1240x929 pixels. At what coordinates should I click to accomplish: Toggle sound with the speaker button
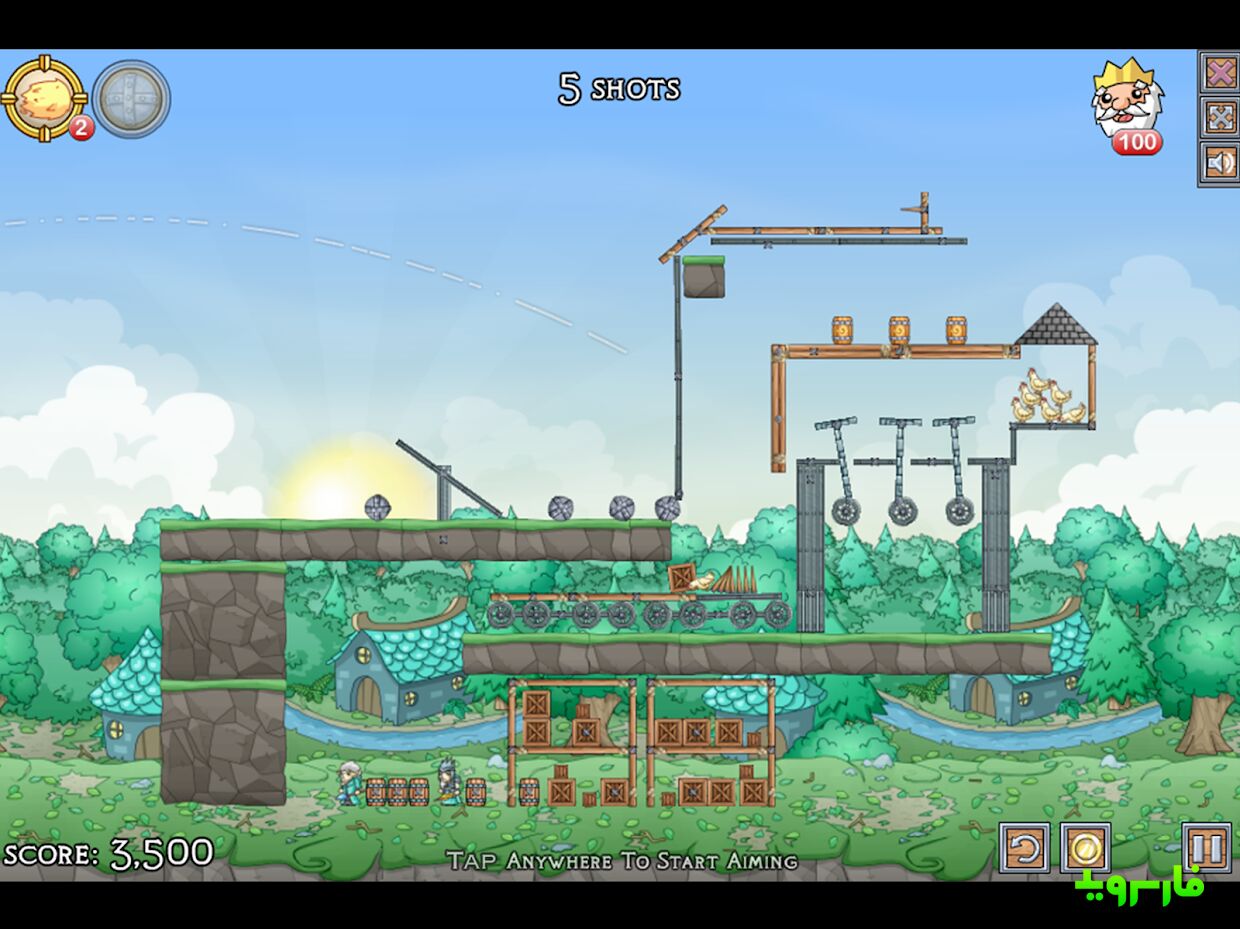1219,162
